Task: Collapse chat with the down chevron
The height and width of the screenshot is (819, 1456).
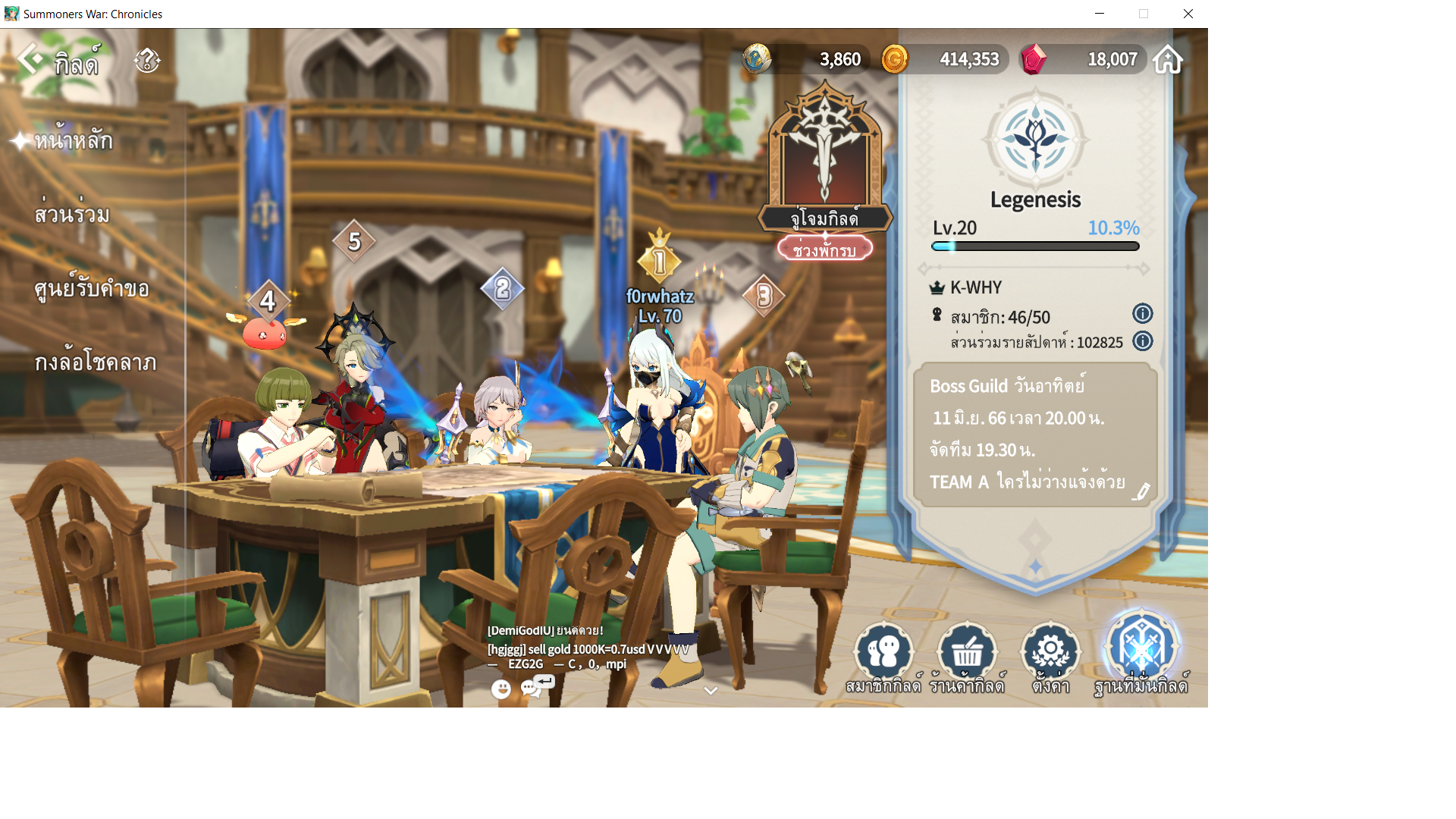Action: (711, 691)
